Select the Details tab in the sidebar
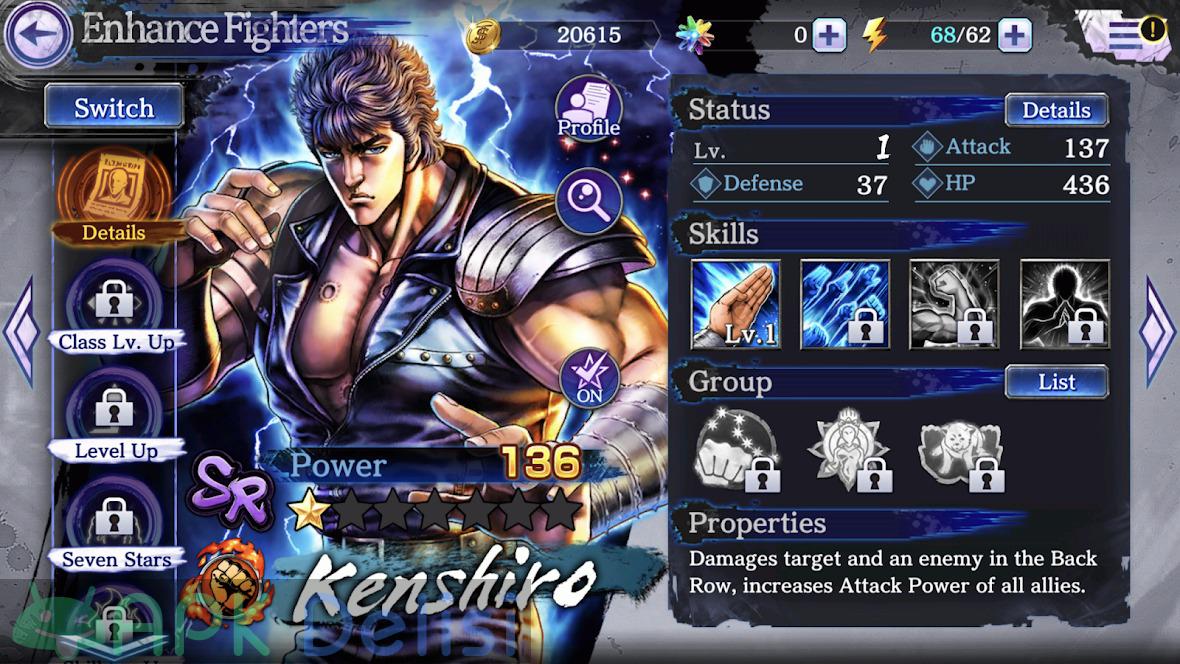 [x=113, y=197]
